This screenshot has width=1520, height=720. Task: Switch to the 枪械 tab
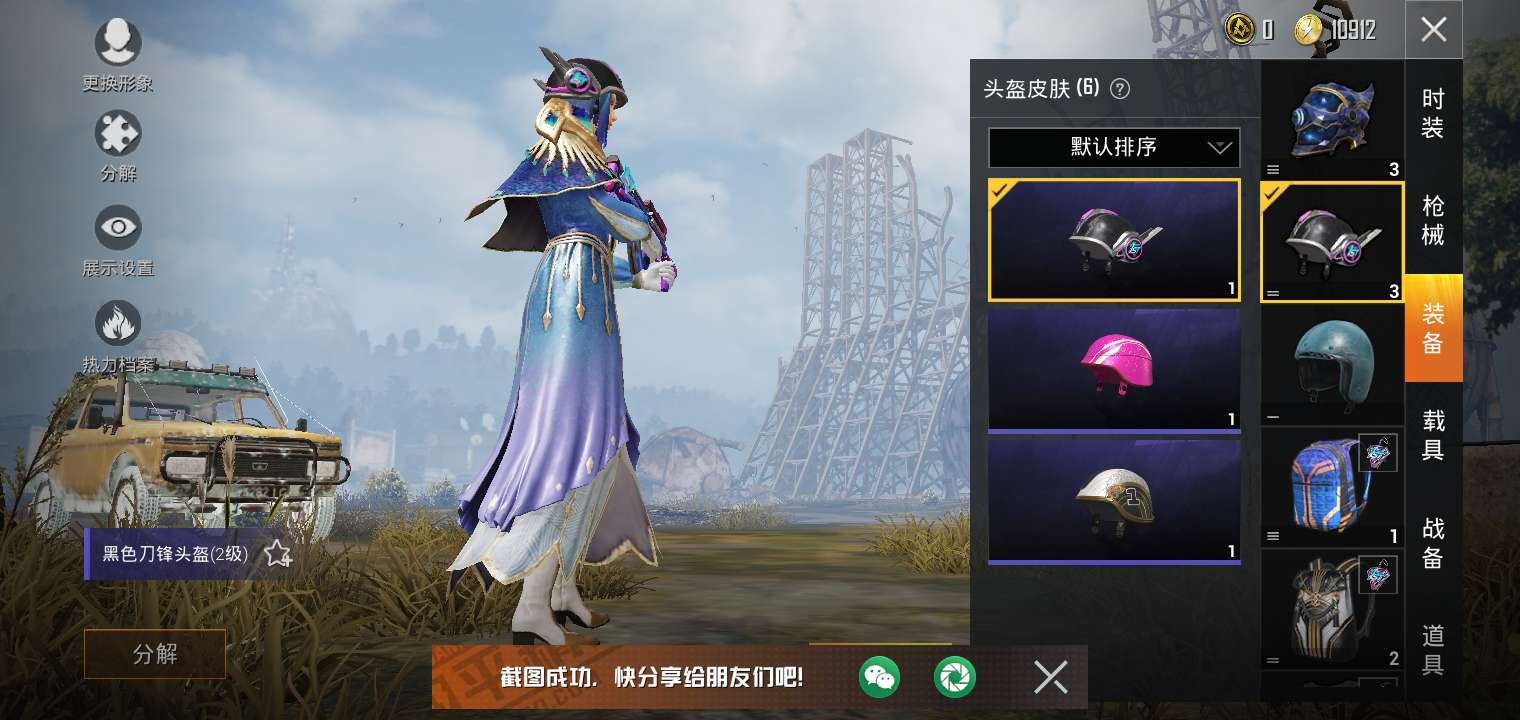[x=1433, y=221]
